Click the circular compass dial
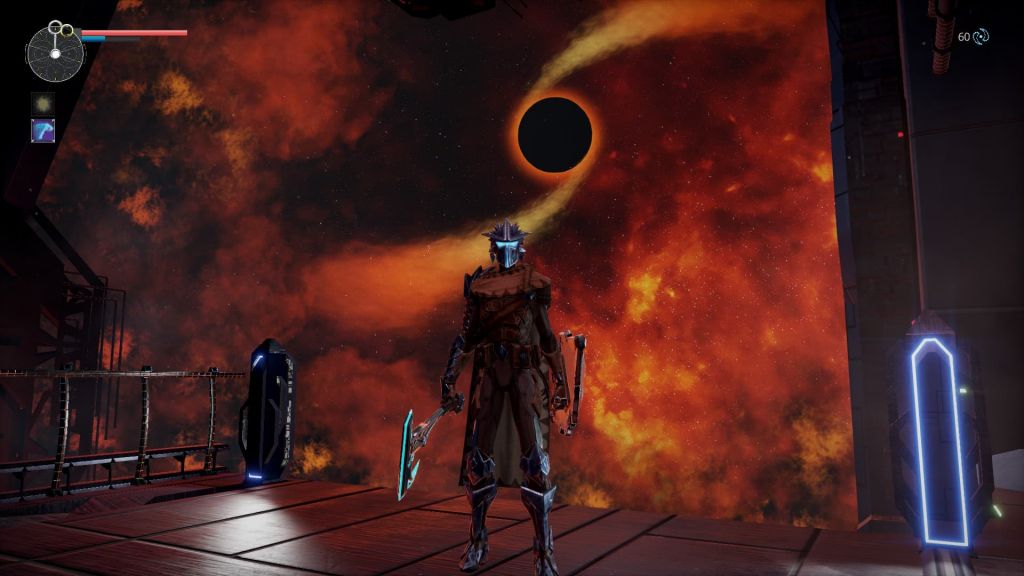The image size is (1024, 576). [55, 53]
